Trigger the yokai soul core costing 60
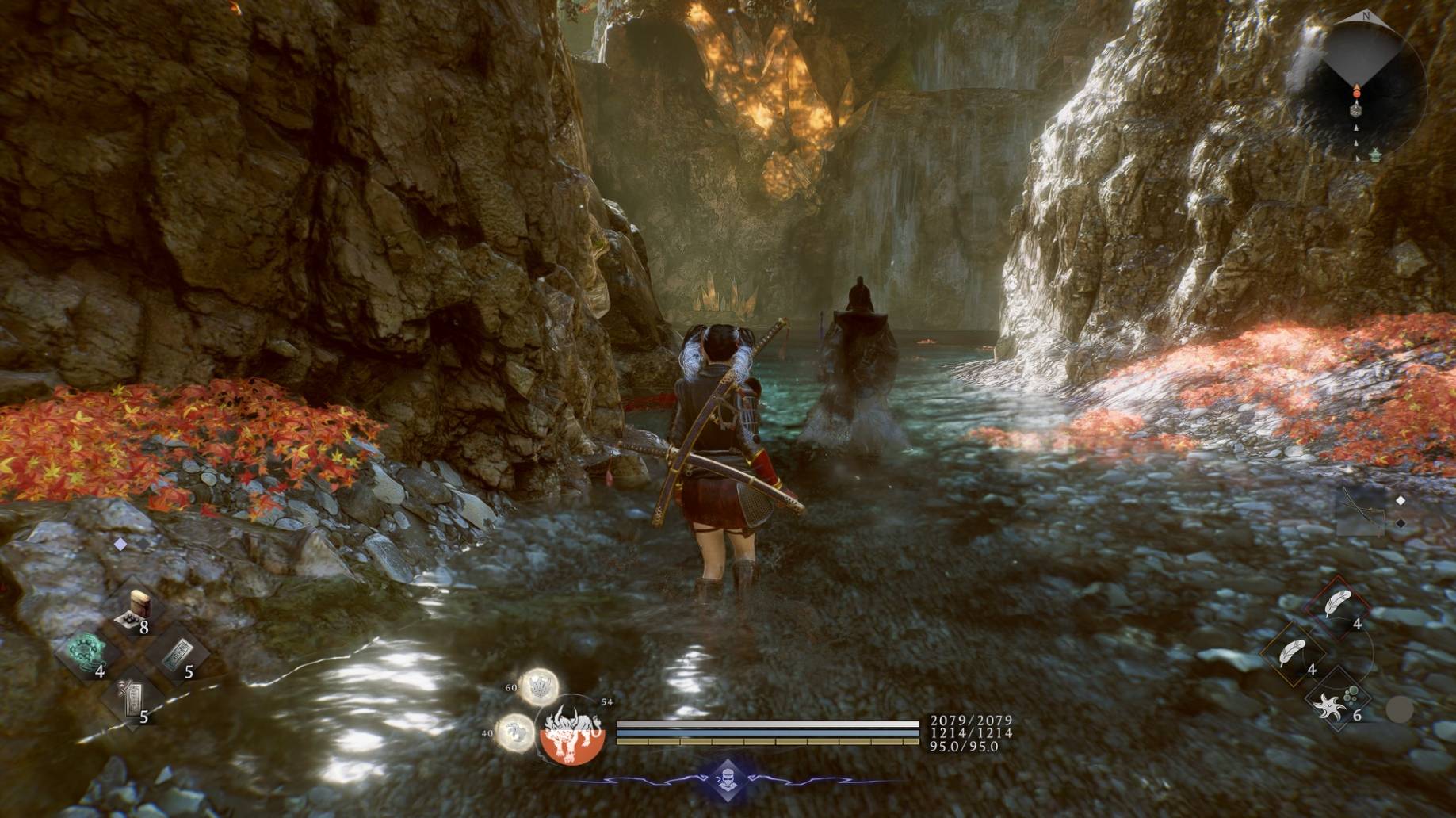 538,686
